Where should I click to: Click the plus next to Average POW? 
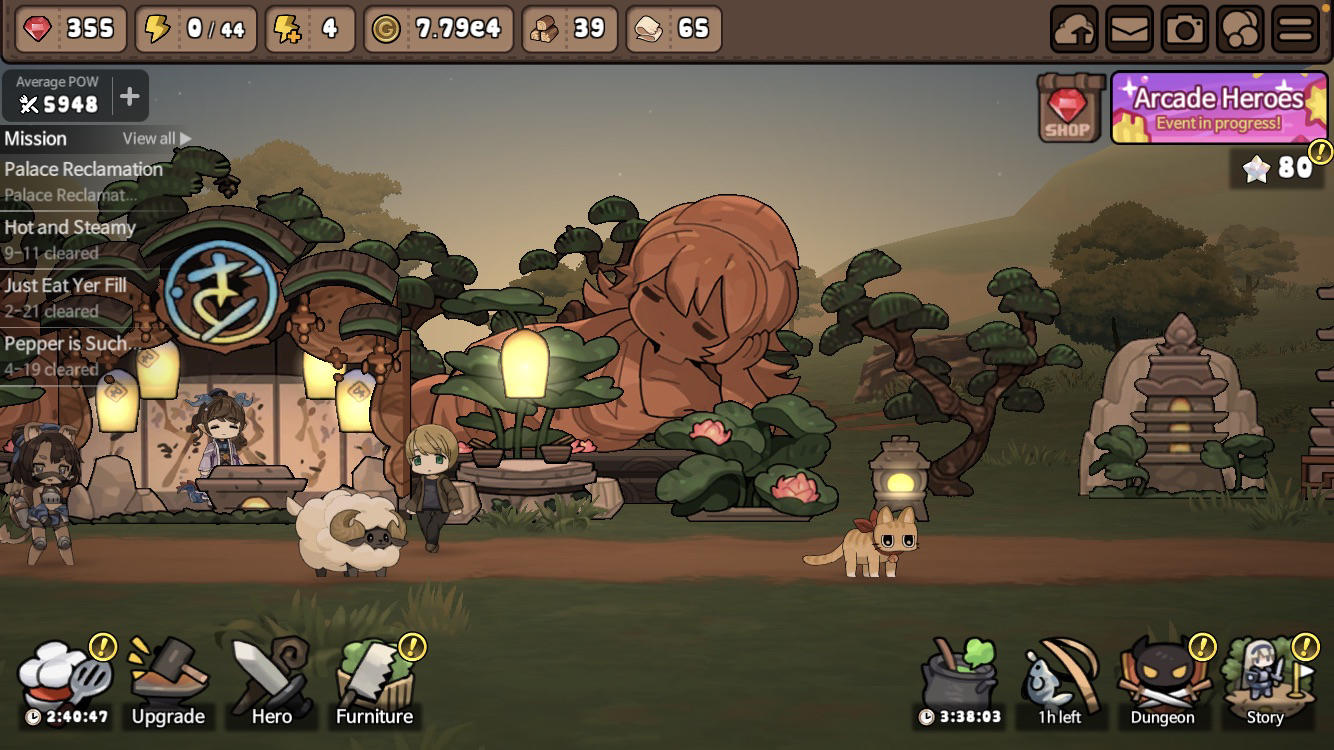(x=130, y=97)
